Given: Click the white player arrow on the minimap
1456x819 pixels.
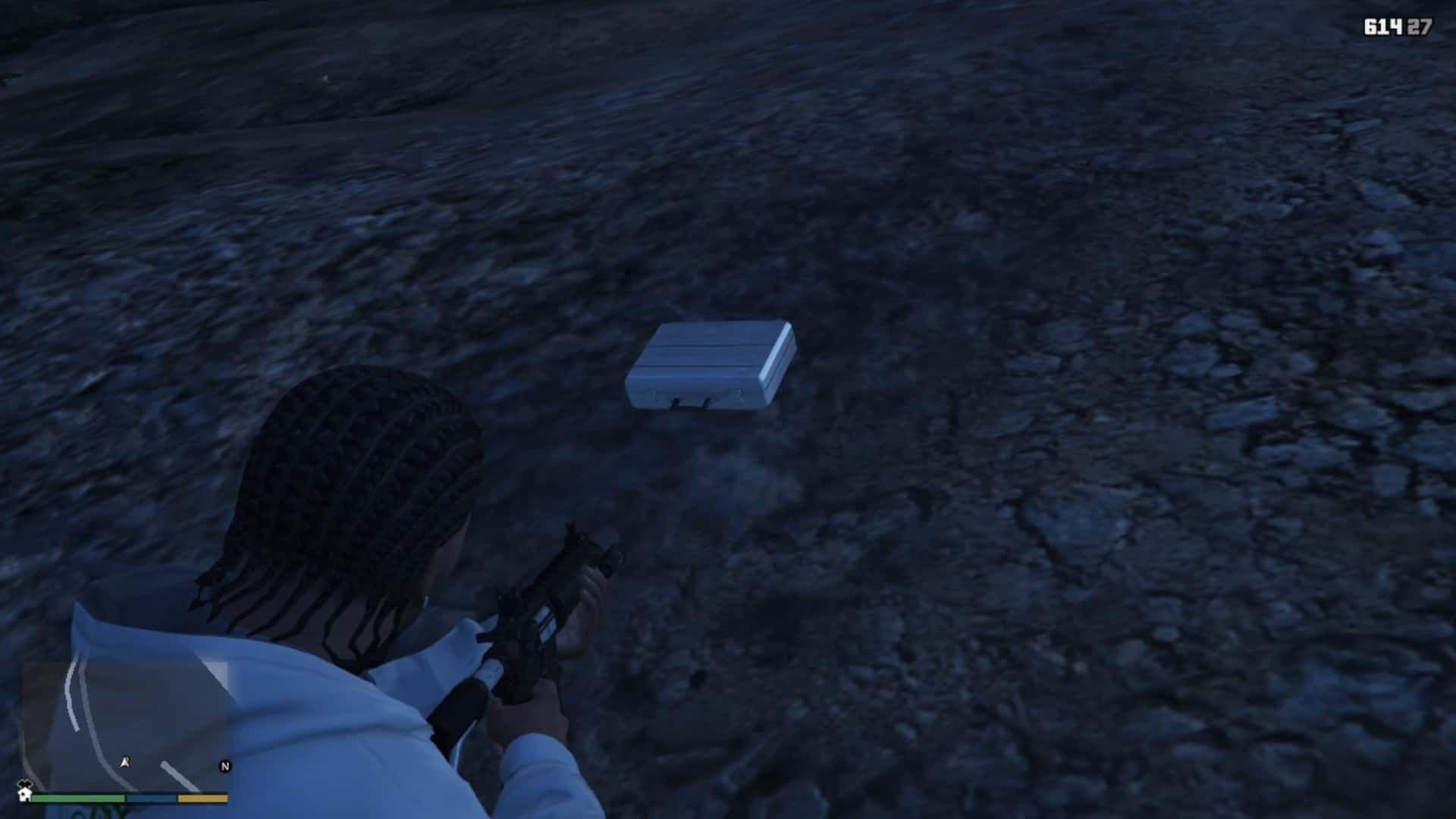Looking at the screenshot, I should point(124,762).
